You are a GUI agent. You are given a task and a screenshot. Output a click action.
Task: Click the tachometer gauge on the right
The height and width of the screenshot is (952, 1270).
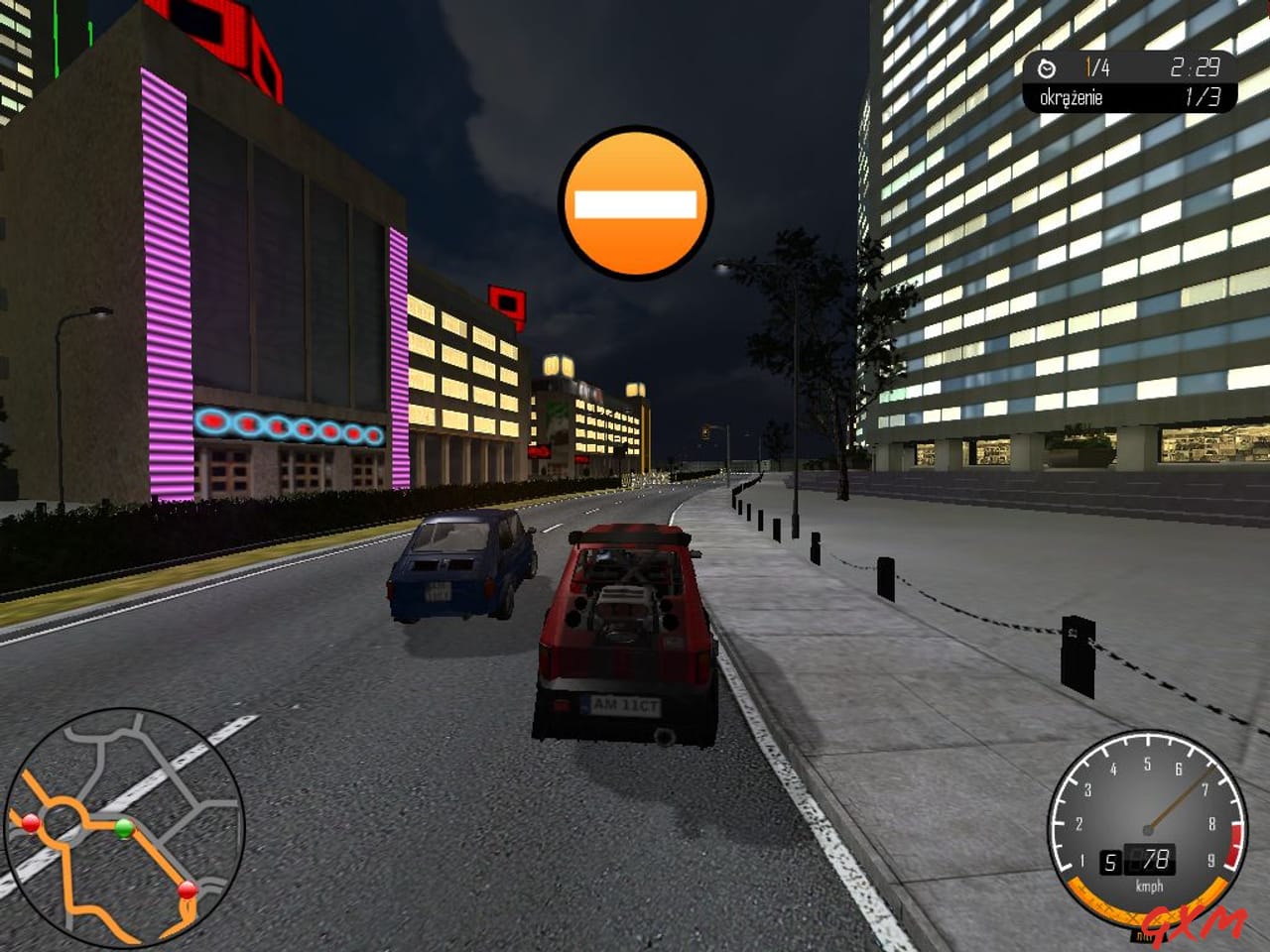[1149, 828]
